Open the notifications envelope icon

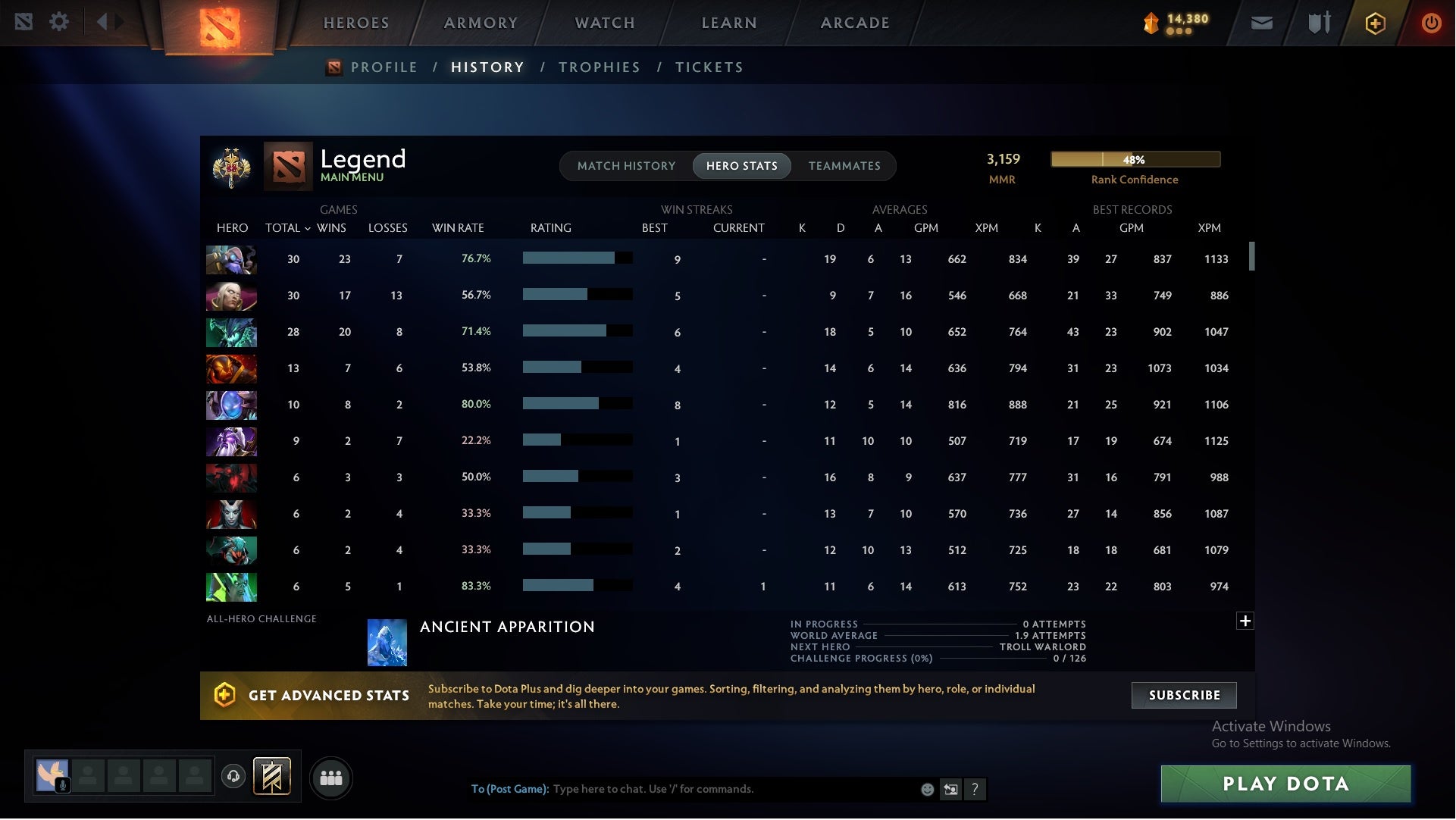pos(1262,23)
